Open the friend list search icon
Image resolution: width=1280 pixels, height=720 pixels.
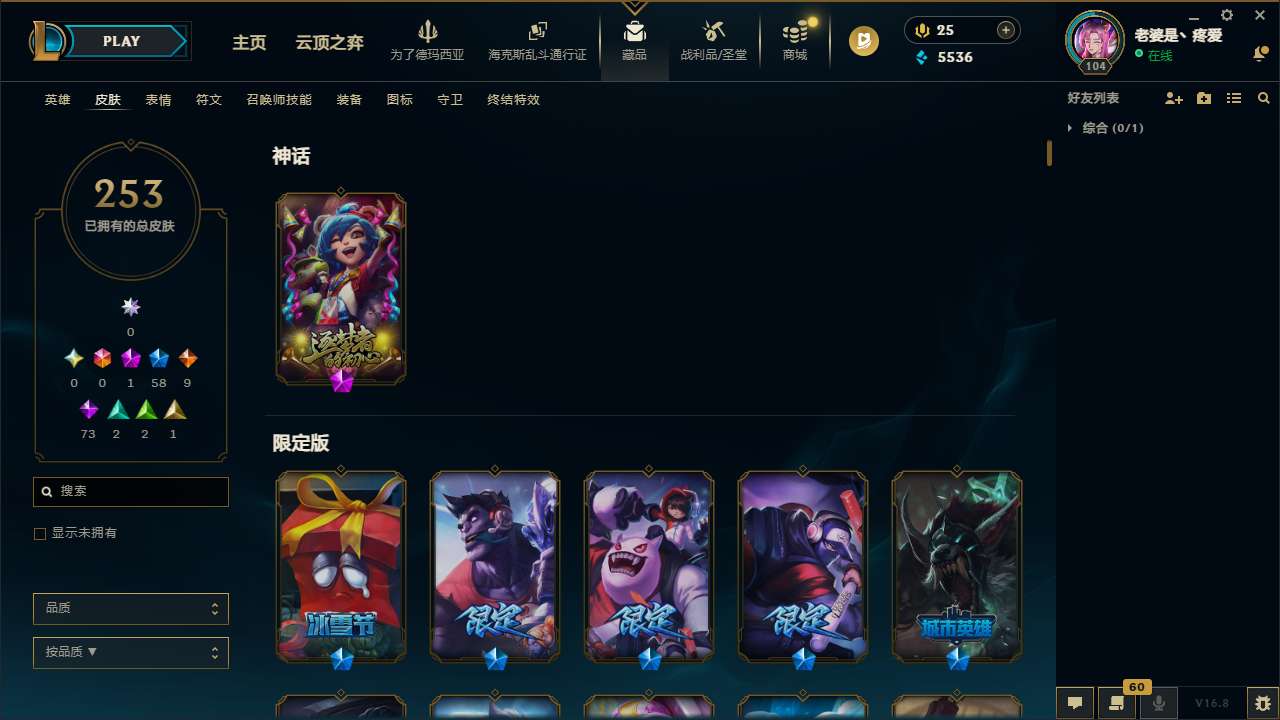point(1263,97)
